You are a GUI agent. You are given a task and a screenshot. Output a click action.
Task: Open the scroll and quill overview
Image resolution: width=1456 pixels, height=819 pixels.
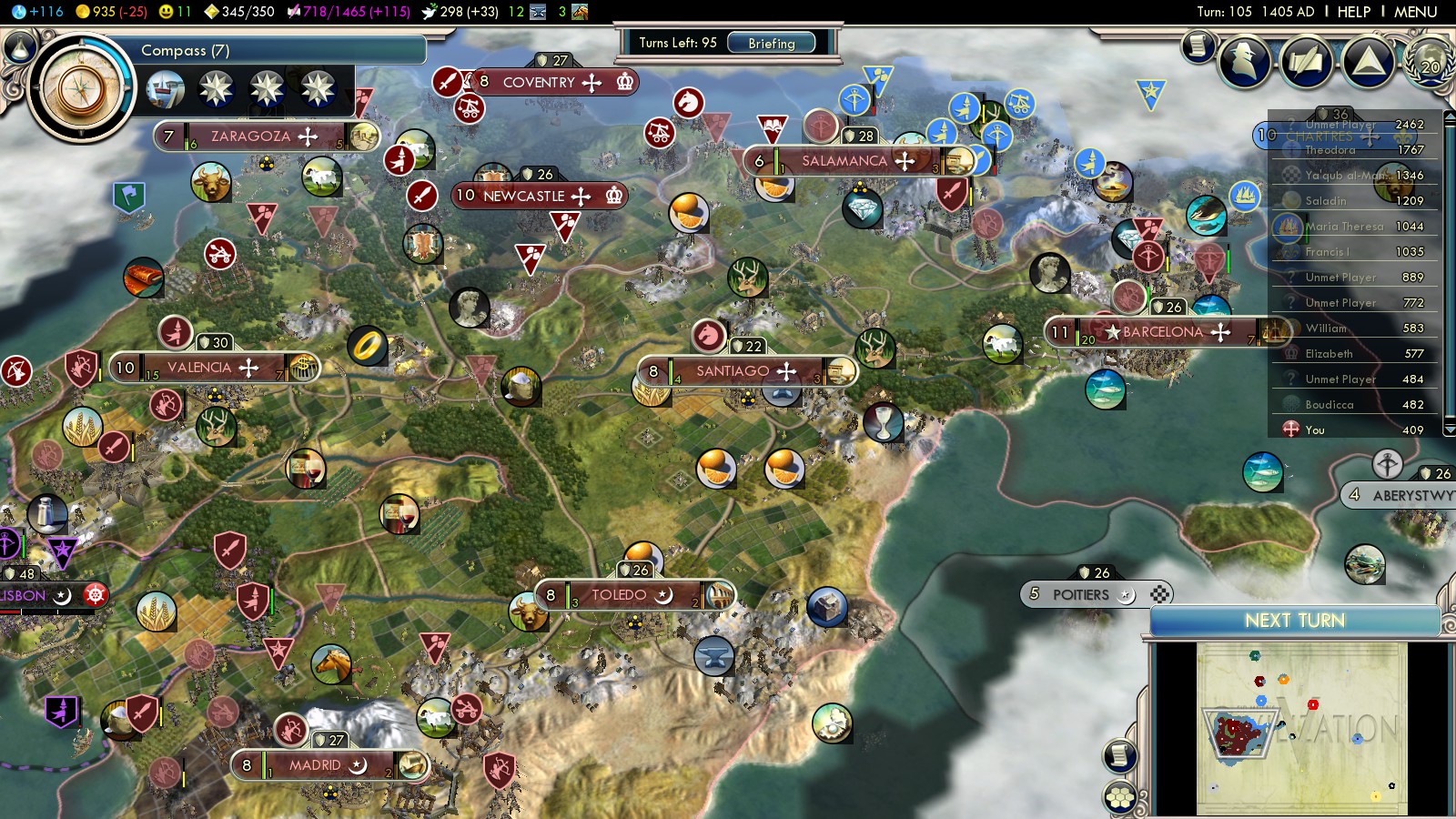tap(1306, 62)
